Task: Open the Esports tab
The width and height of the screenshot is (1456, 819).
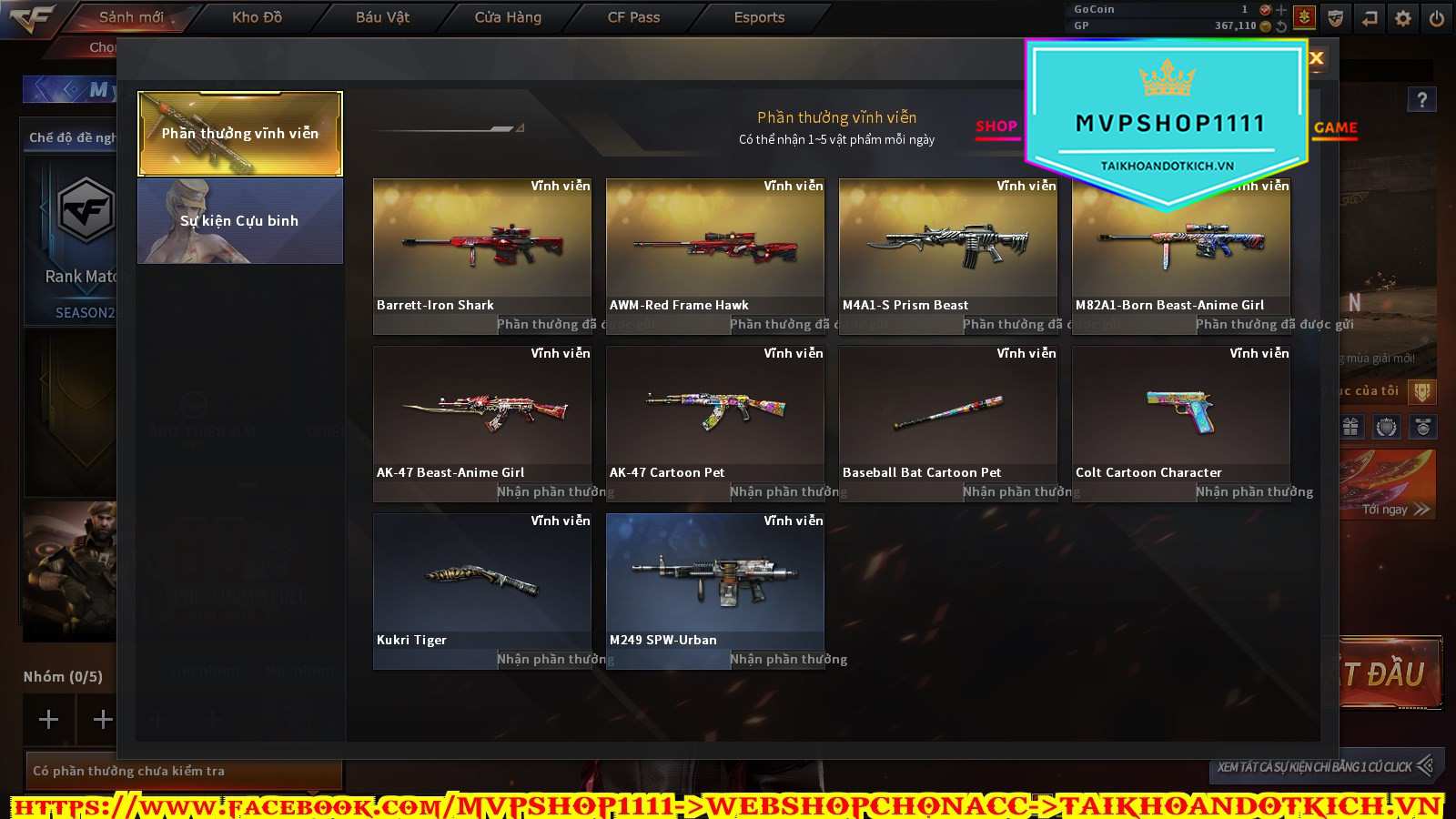Action: point(759,17)
